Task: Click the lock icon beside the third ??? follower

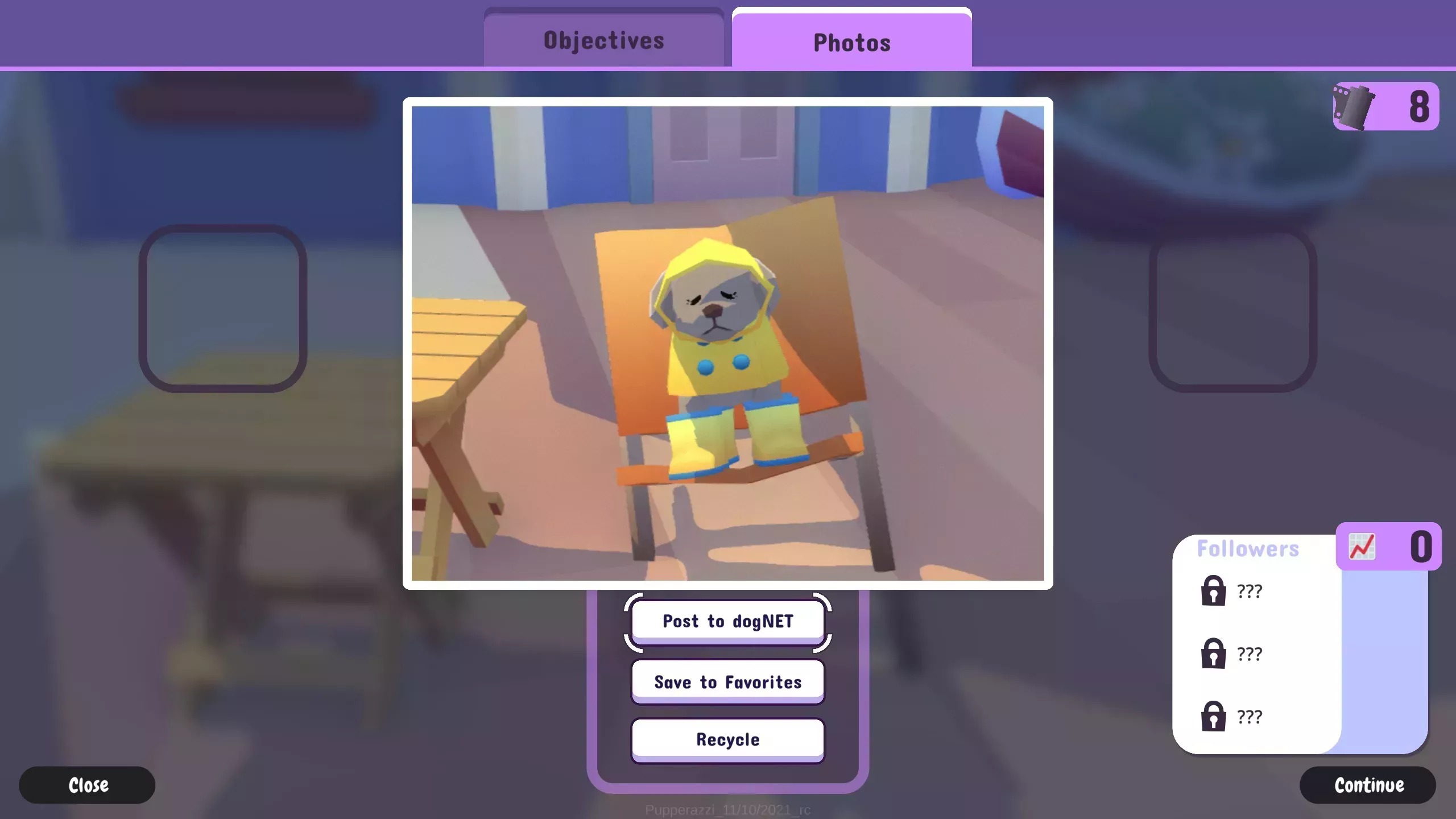Action: pyautogui.click(x=1215, y=715)
